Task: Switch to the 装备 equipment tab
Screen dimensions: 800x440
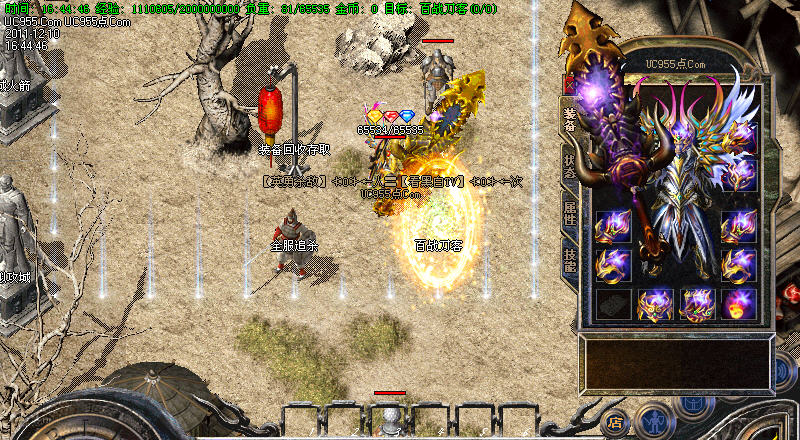Action: [x=569, y=120]
